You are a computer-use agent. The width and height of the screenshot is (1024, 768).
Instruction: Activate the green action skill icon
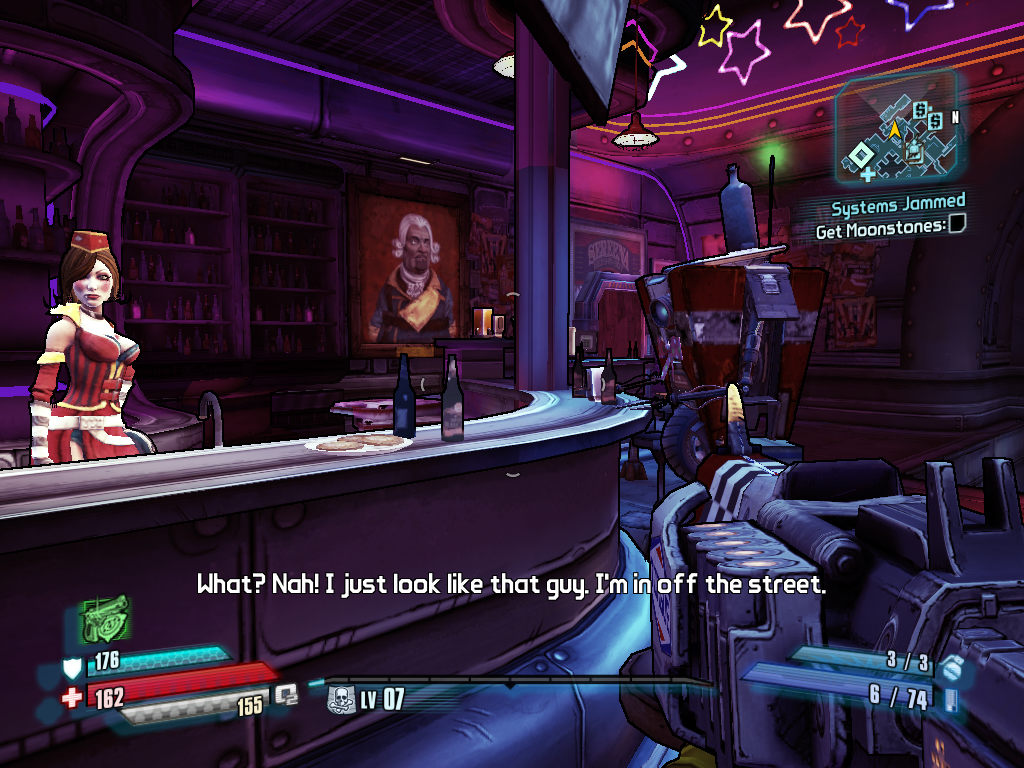[x=105, y=619]
